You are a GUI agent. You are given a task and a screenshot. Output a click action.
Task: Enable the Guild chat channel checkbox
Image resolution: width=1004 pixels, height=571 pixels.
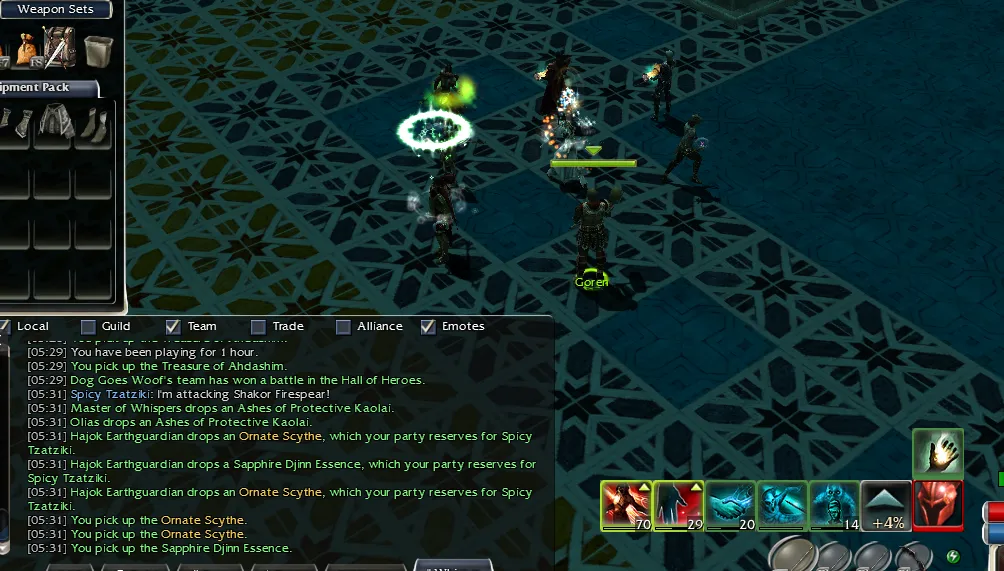[88, 326]
